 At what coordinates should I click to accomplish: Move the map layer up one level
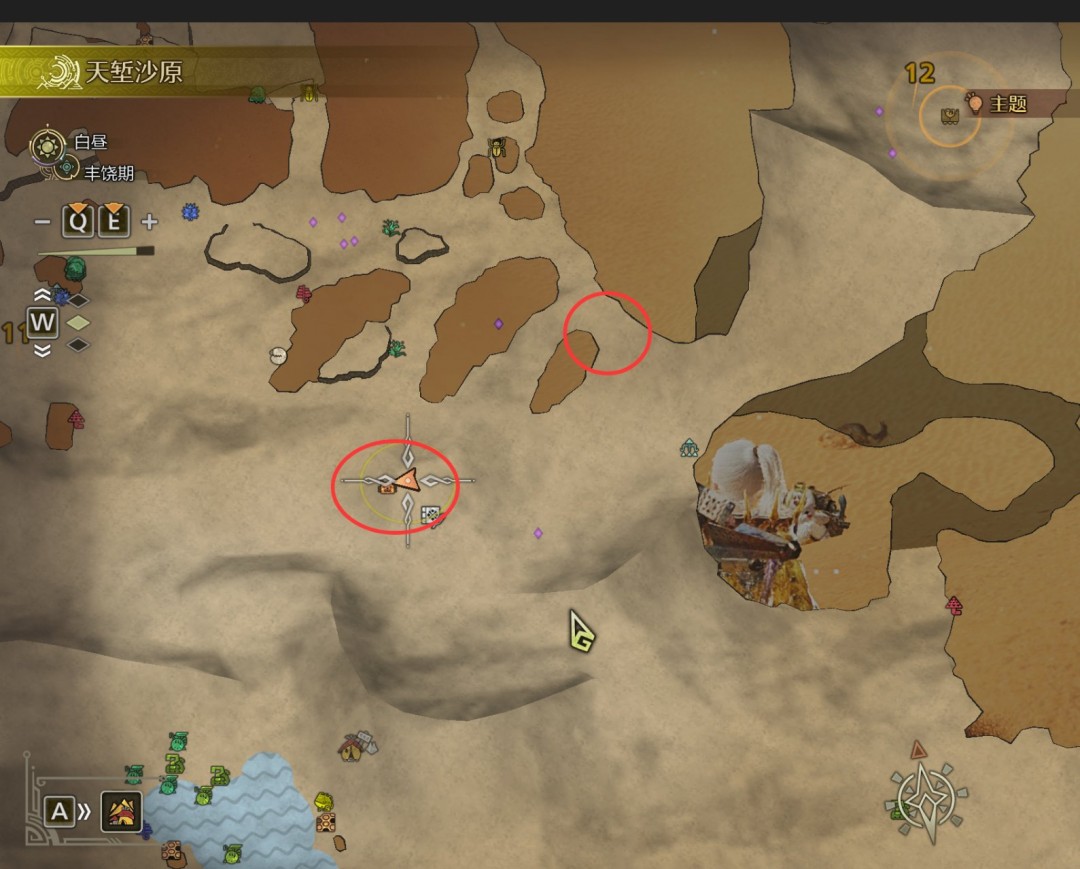pos(42,295)
